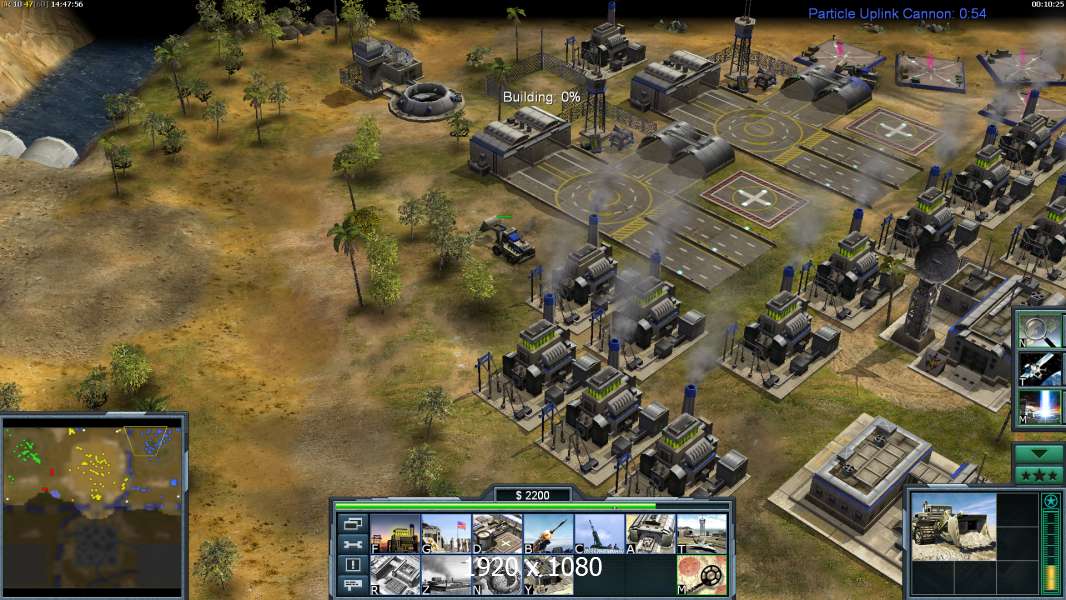Select the Strategy Center build icon
Image resolution: width=1066 pixels, height=600 pixels.
coord(395,575)
